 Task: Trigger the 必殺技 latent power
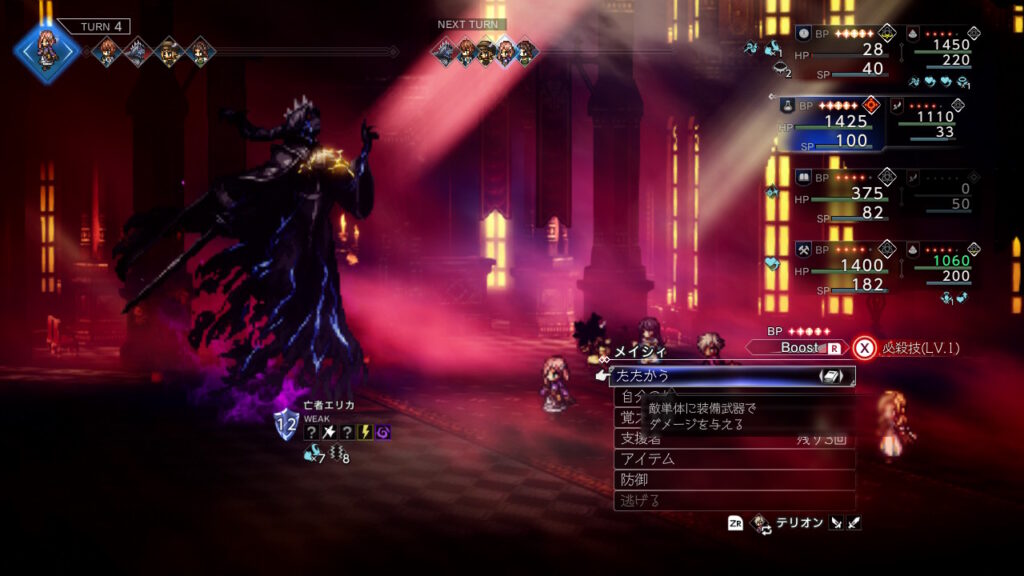[x=905, y=348]
